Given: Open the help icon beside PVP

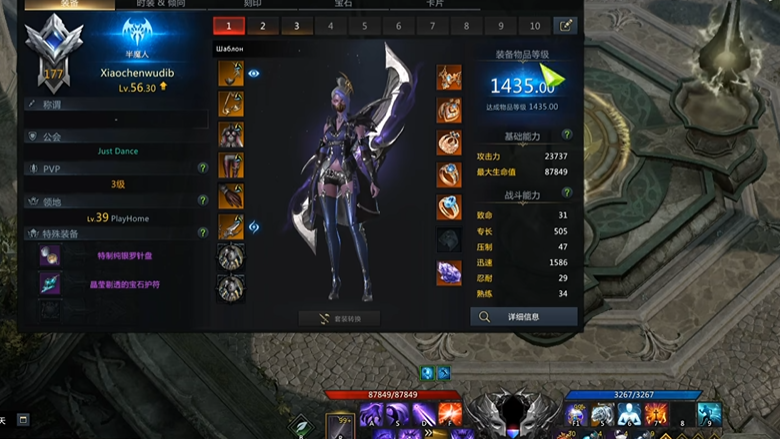Looking at the screenshot, I should tap(203, 169).
